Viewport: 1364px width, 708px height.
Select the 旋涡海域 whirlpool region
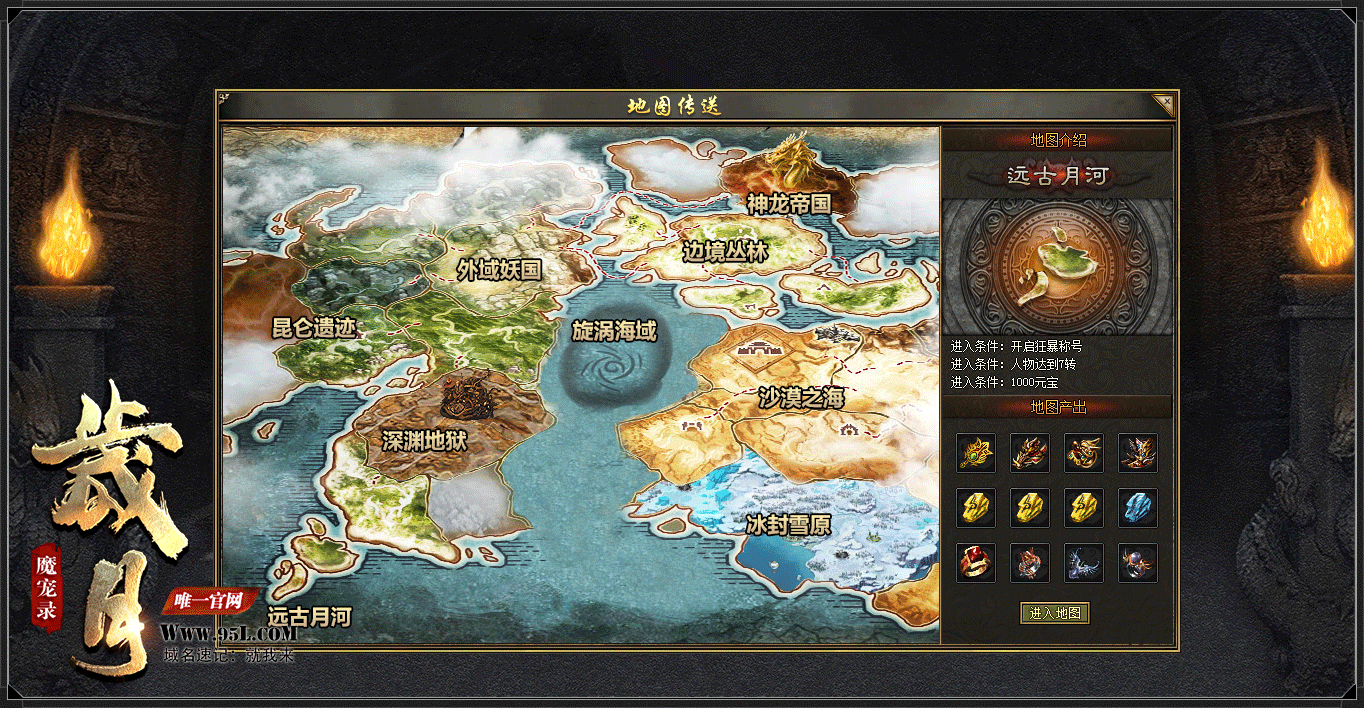pos(614,331)
